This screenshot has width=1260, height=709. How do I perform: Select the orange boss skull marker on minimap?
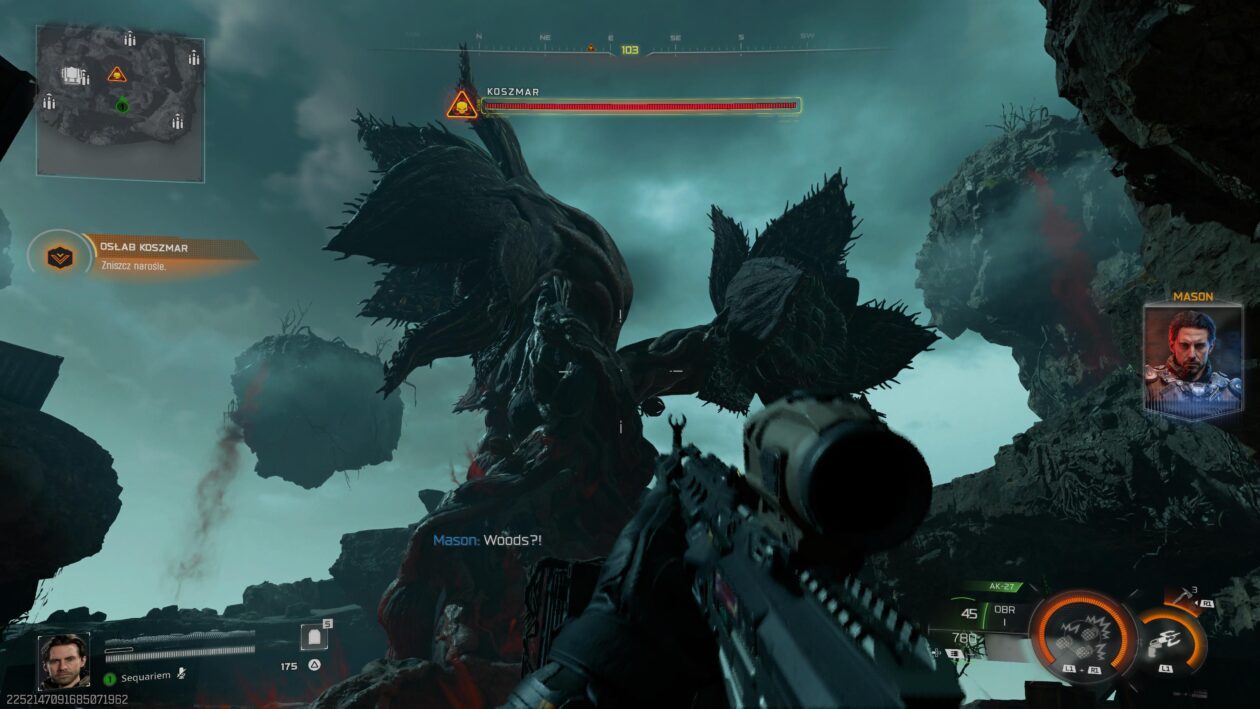pyautogui.click(x=117, y=74)
